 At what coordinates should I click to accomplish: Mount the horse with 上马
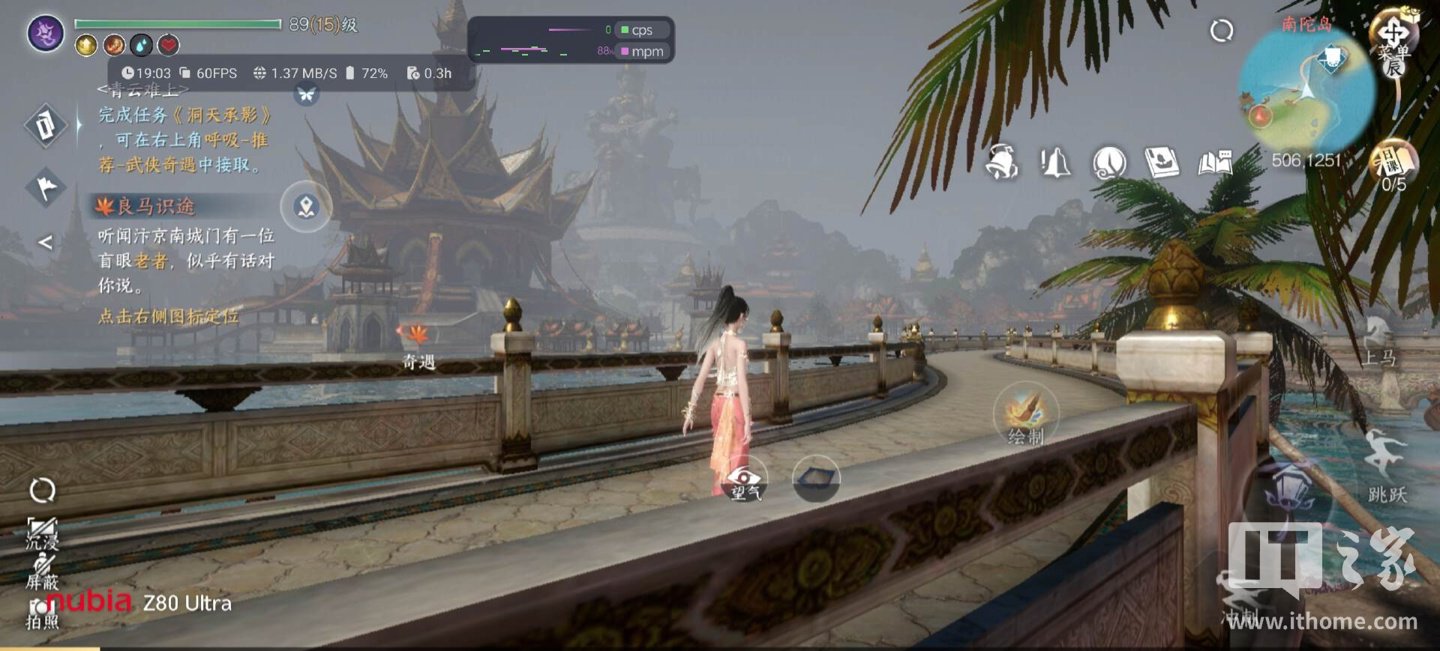pyautogui.click(x=1380, y=340)
